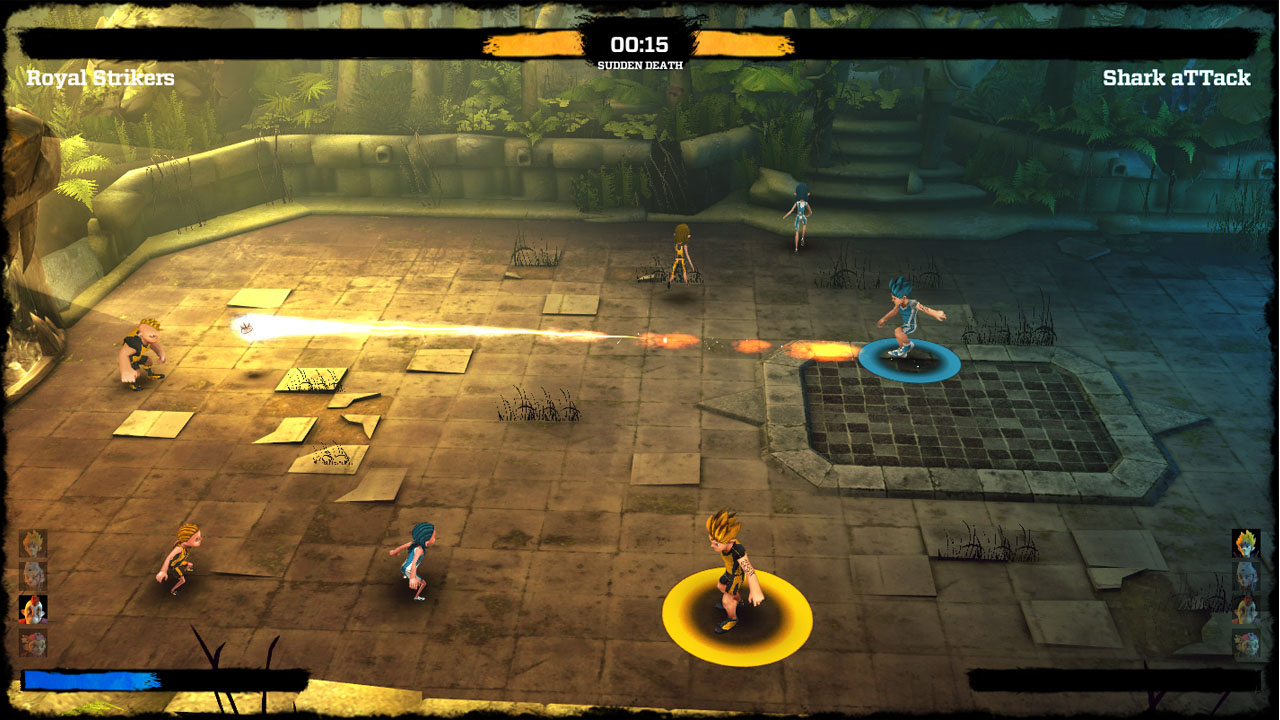Click Shark aTTack's dimmed pink-haired bottom portrait

click(1246, 643)
